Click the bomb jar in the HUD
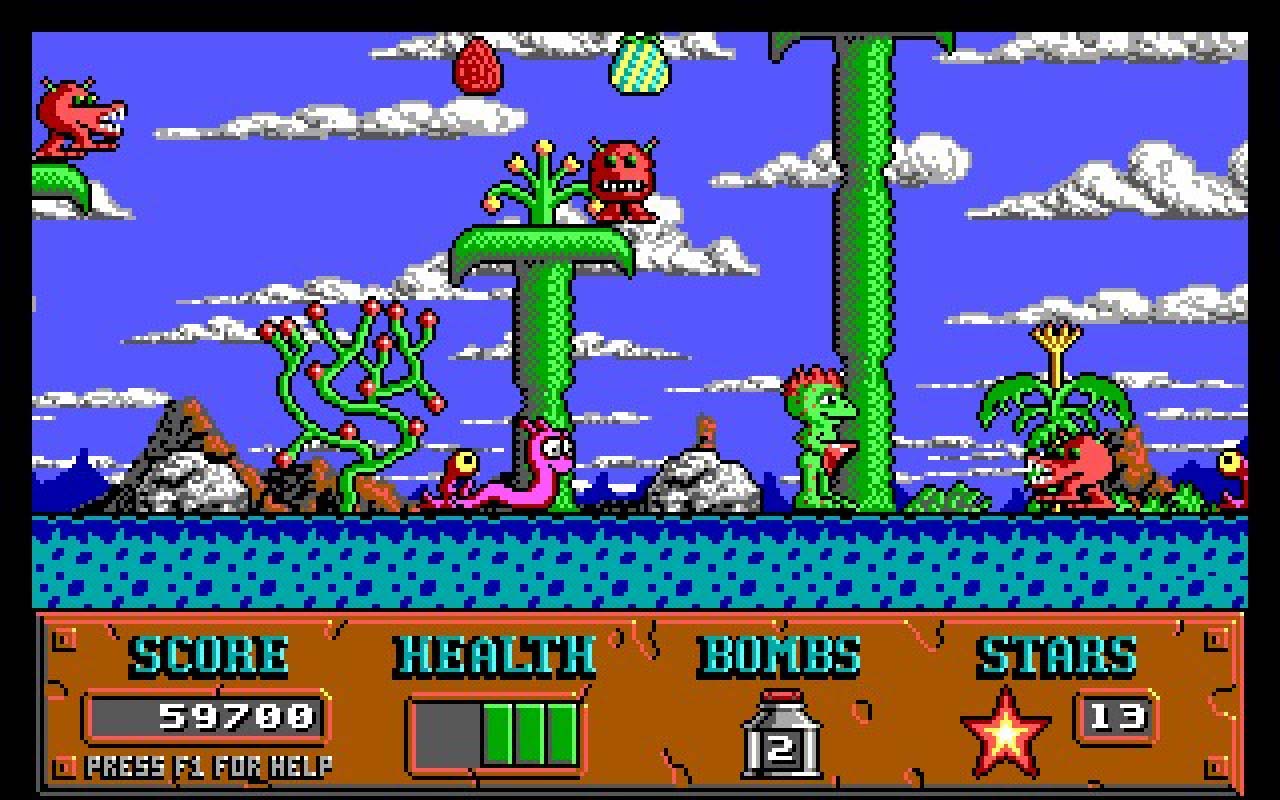Image resolution: width=1280 pixels, height=800 pixels. pyautogui.click(x=780, y=737)
